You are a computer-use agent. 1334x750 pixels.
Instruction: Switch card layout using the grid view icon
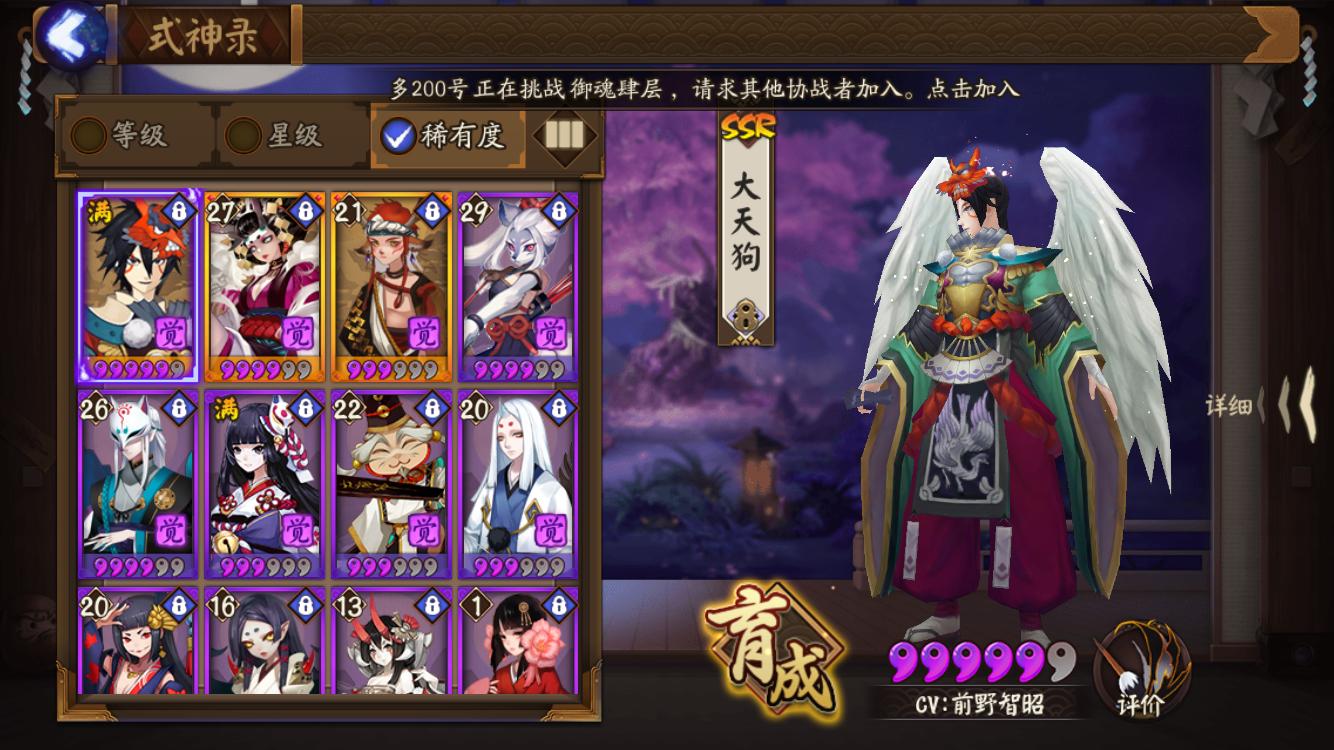point(562,135)
